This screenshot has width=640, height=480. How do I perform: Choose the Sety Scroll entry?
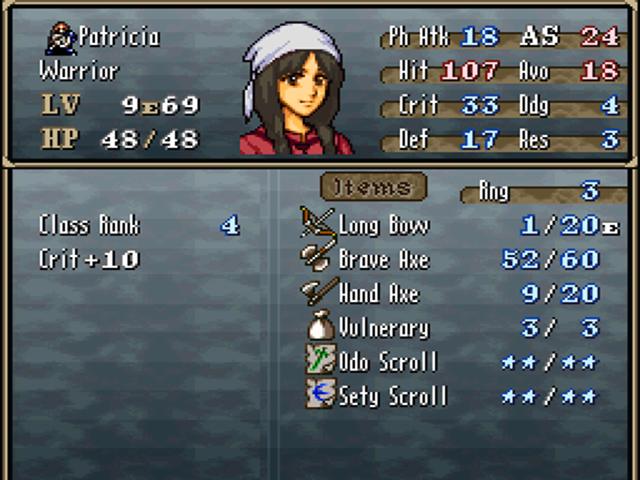pyautogui.click(x=392, y=396)
